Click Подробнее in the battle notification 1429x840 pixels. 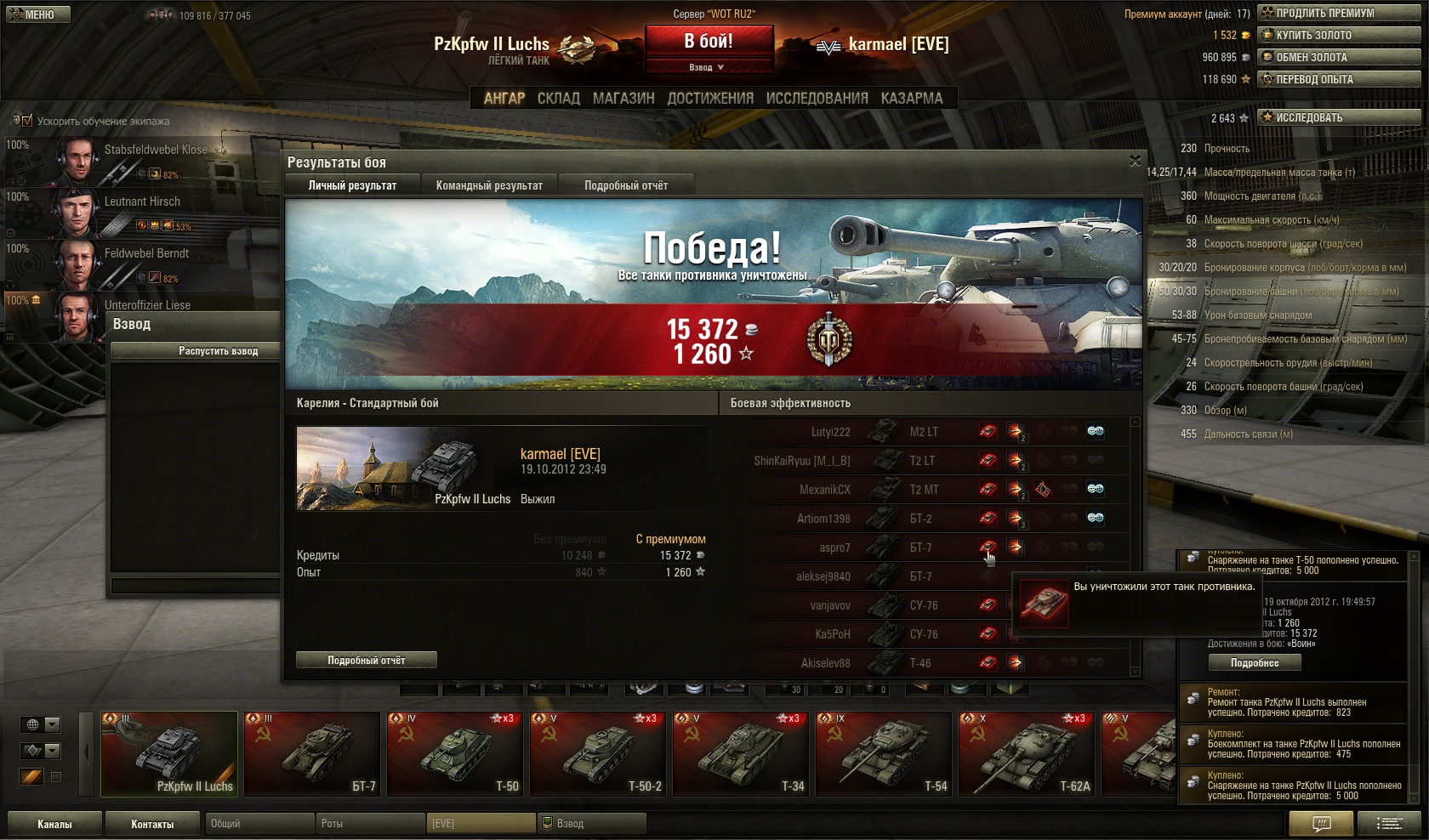click(1255, 663)
